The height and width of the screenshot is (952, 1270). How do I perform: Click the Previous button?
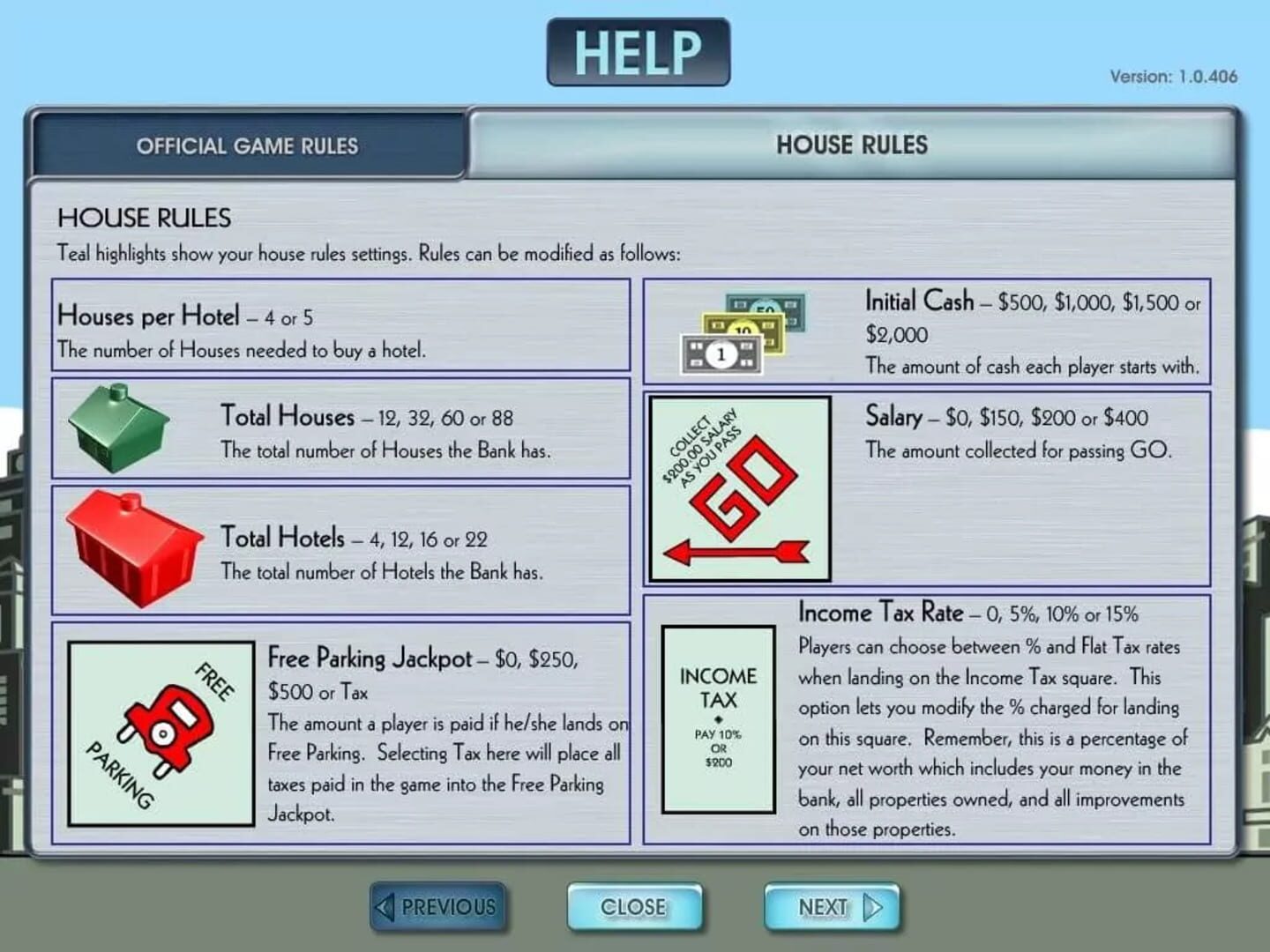(x=438, y=906)
